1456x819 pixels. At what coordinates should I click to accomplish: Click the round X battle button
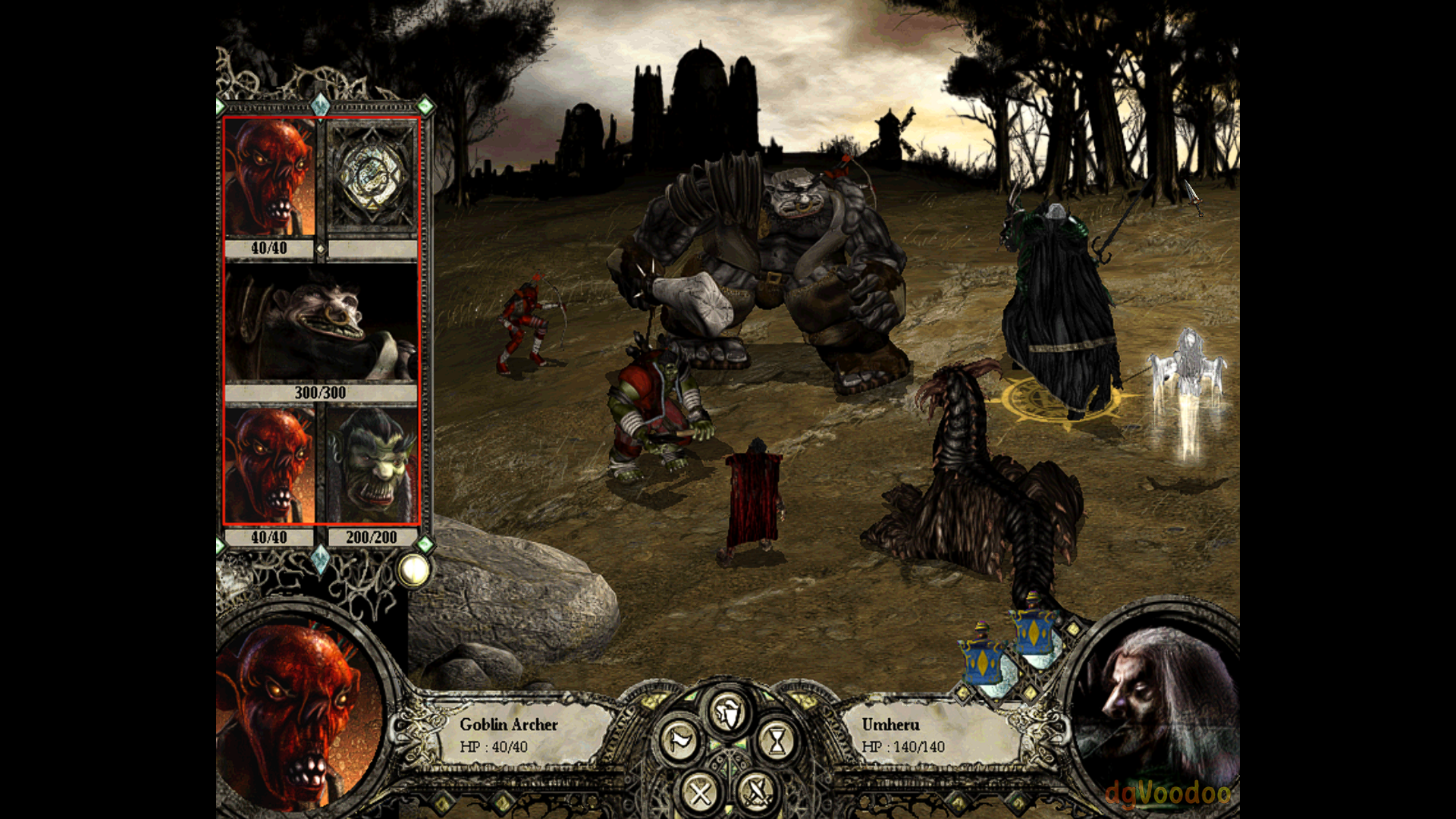pyautogui.click(x=700, y=793)
